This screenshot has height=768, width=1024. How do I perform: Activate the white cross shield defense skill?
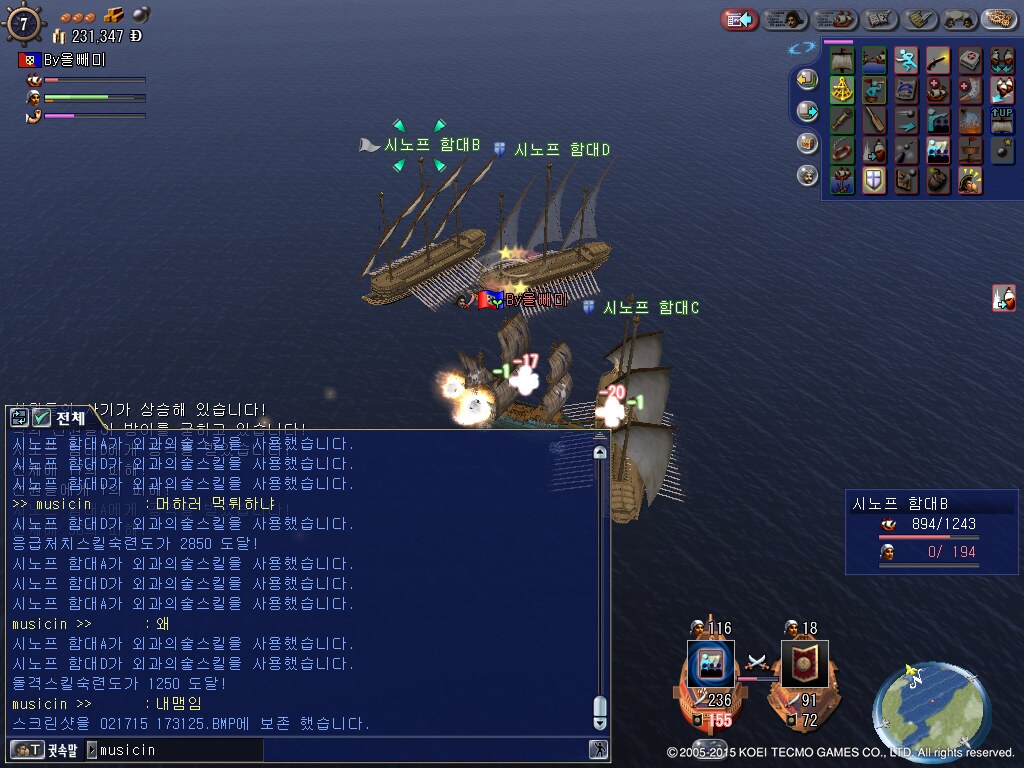pos(874,180)
